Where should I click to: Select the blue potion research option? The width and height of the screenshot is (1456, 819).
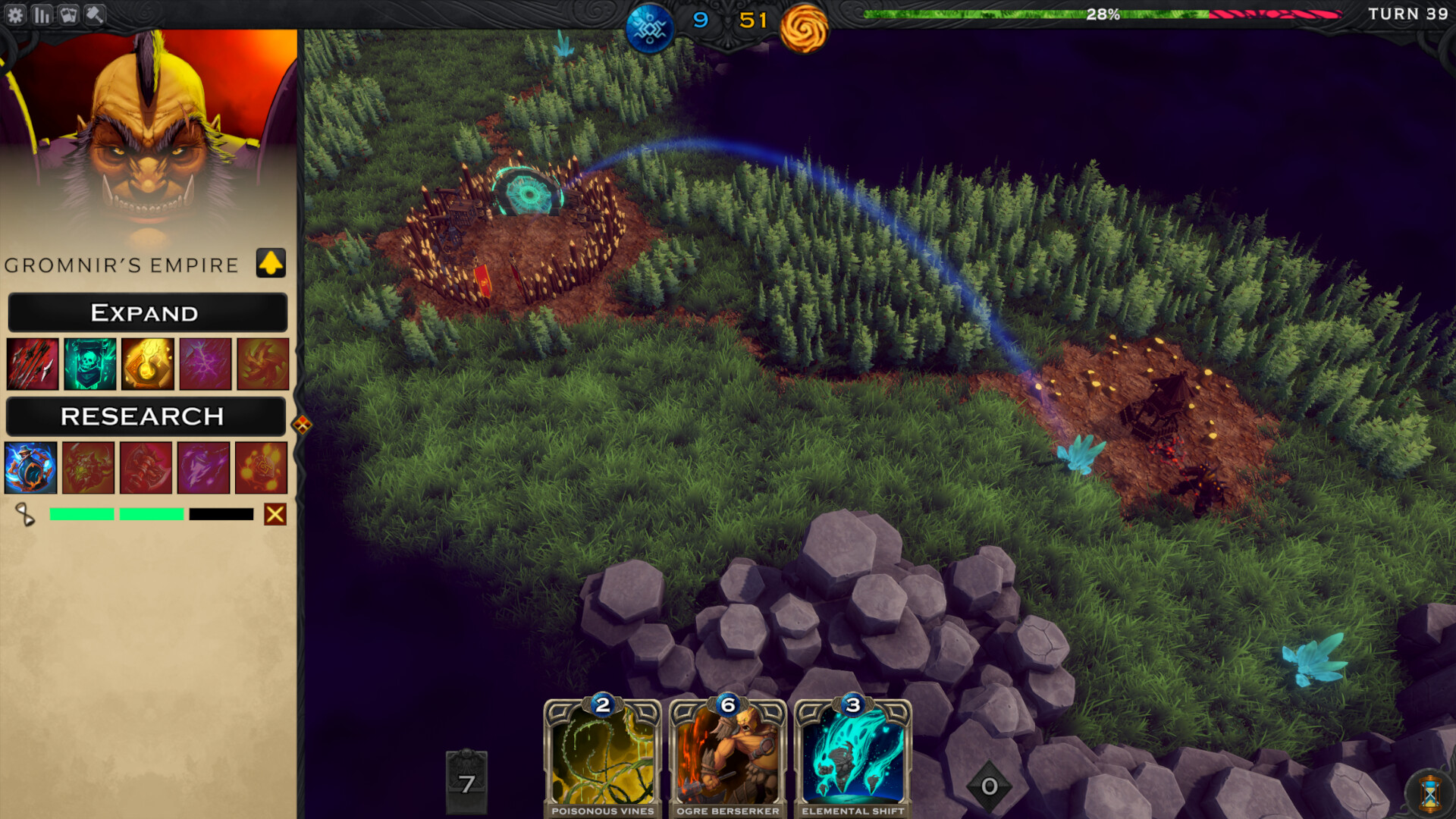pyautogui.click(x=31, y=468)
